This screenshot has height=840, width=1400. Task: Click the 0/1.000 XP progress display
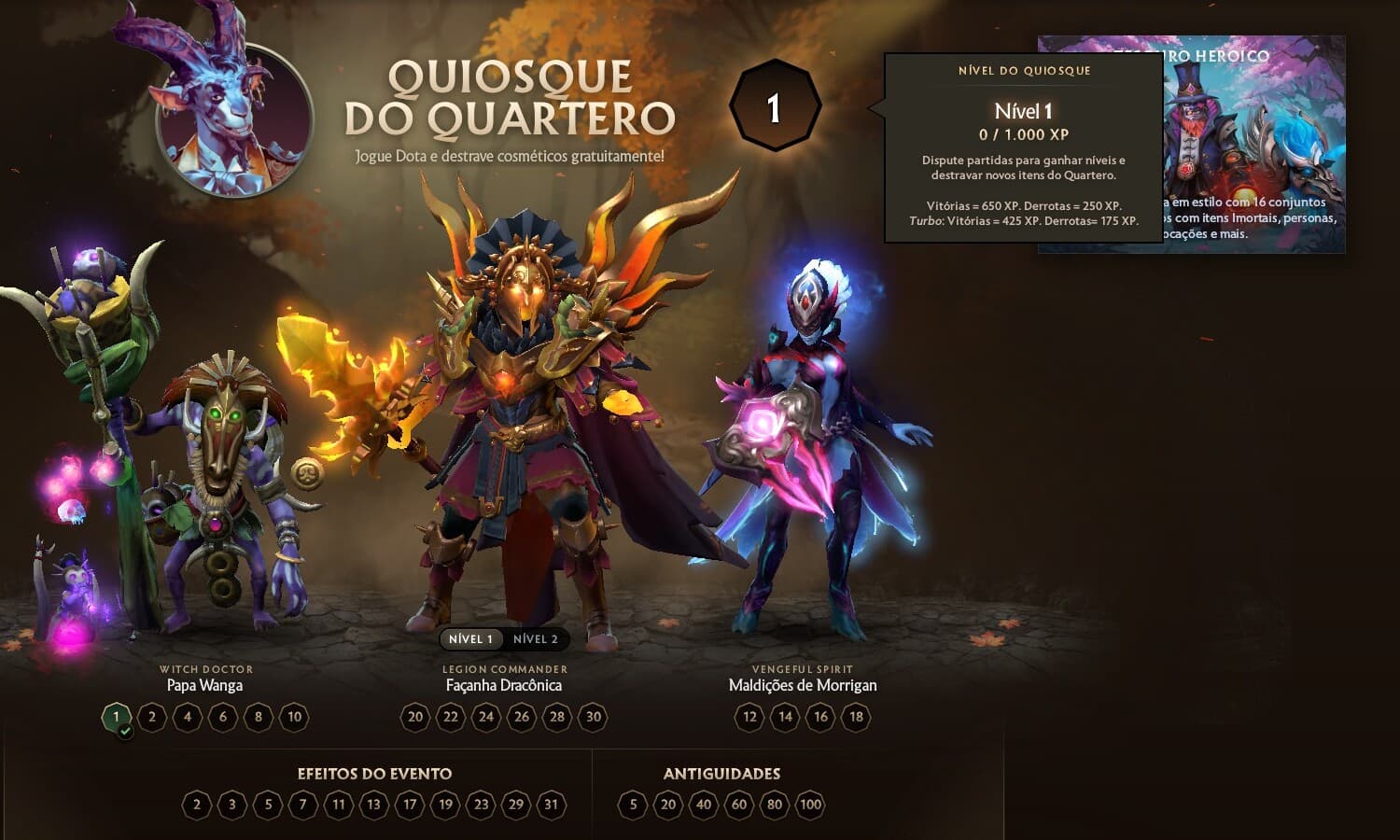(x=1023, y=133)
